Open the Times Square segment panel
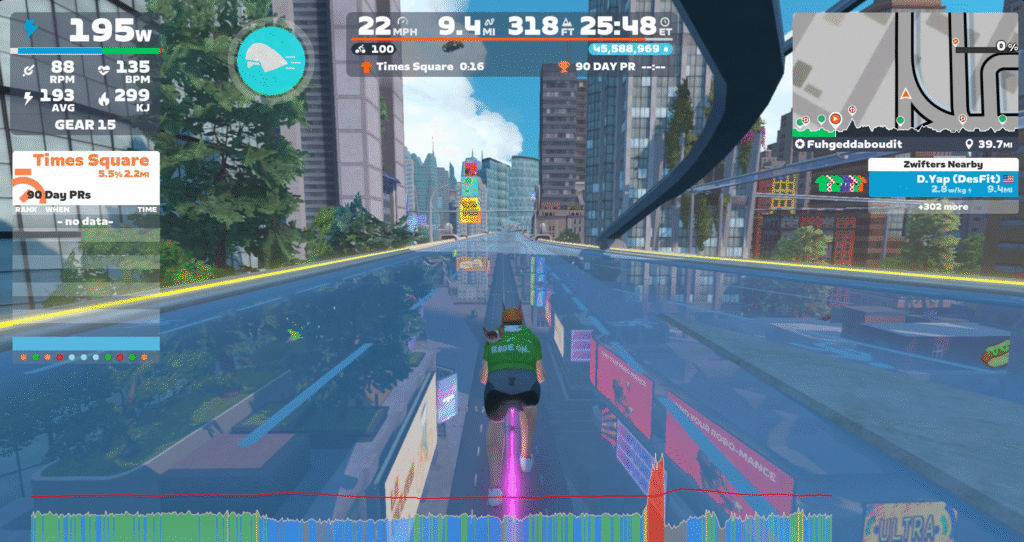 86,167
